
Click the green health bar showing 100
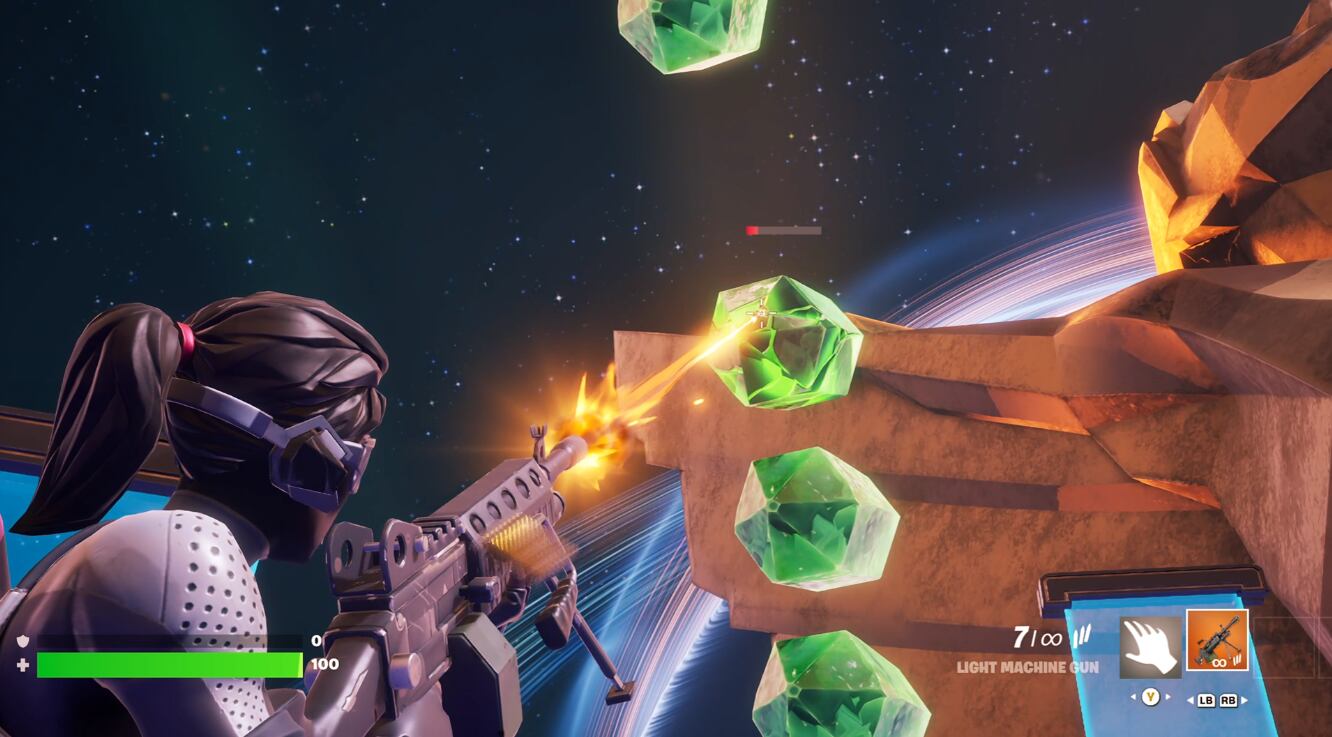pos(170,663)
